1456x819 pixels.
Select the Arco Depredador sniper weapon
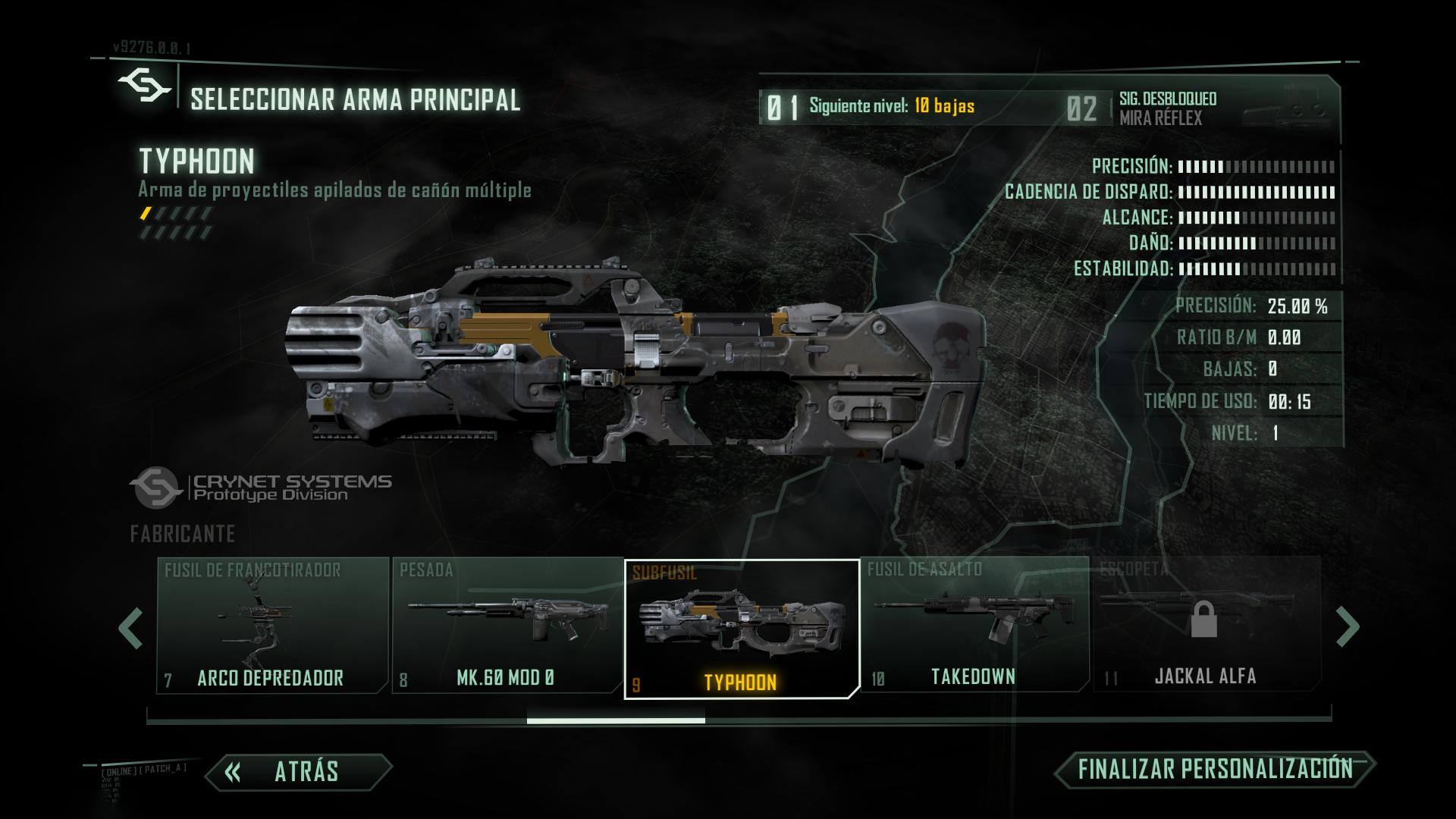271,626
